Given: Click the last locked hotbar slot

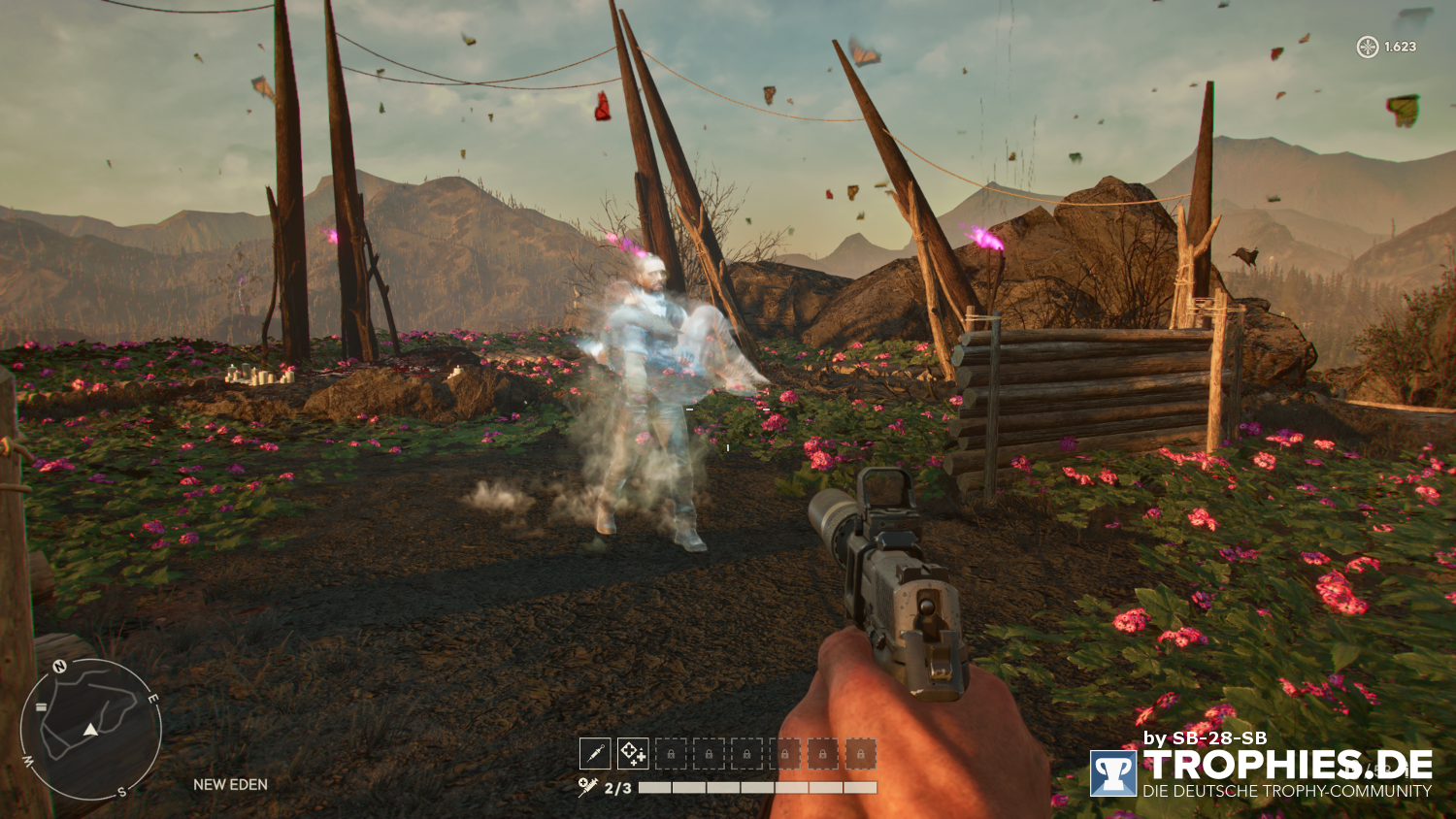Looking at the screenshot, I should click(858, 753).
